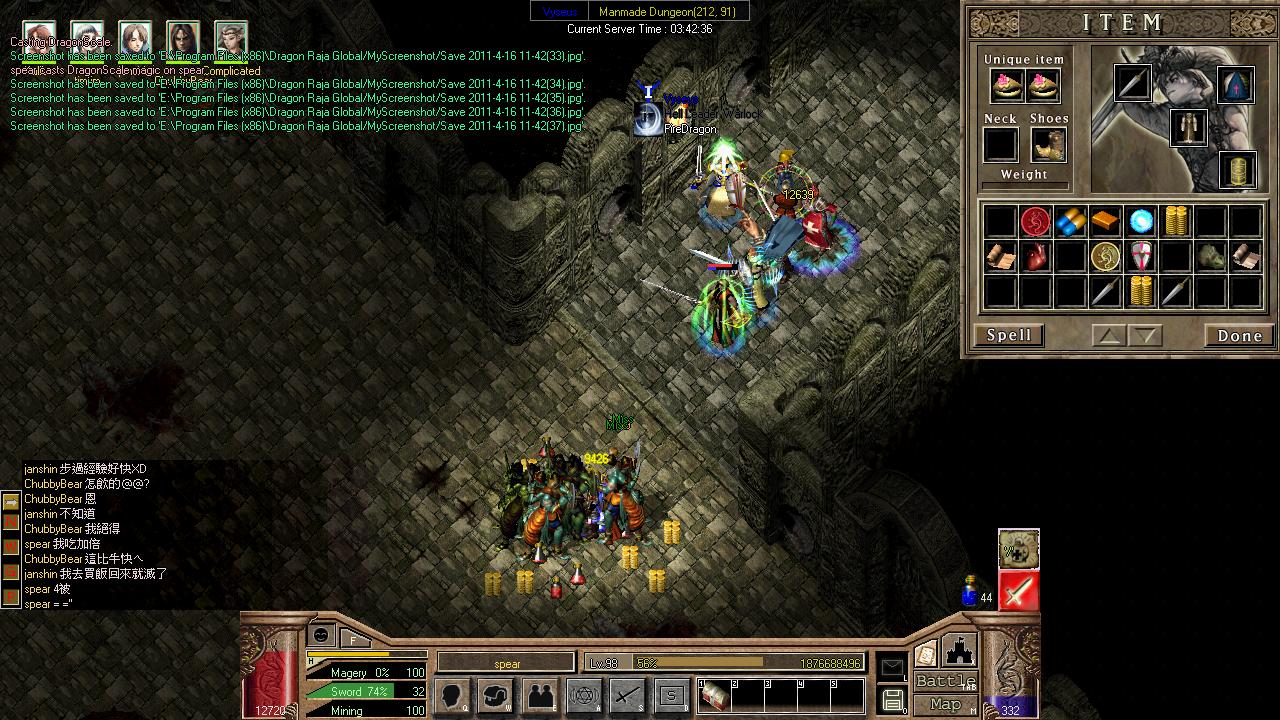
Task: Open the Spell panel
Action: point(1009,336)
